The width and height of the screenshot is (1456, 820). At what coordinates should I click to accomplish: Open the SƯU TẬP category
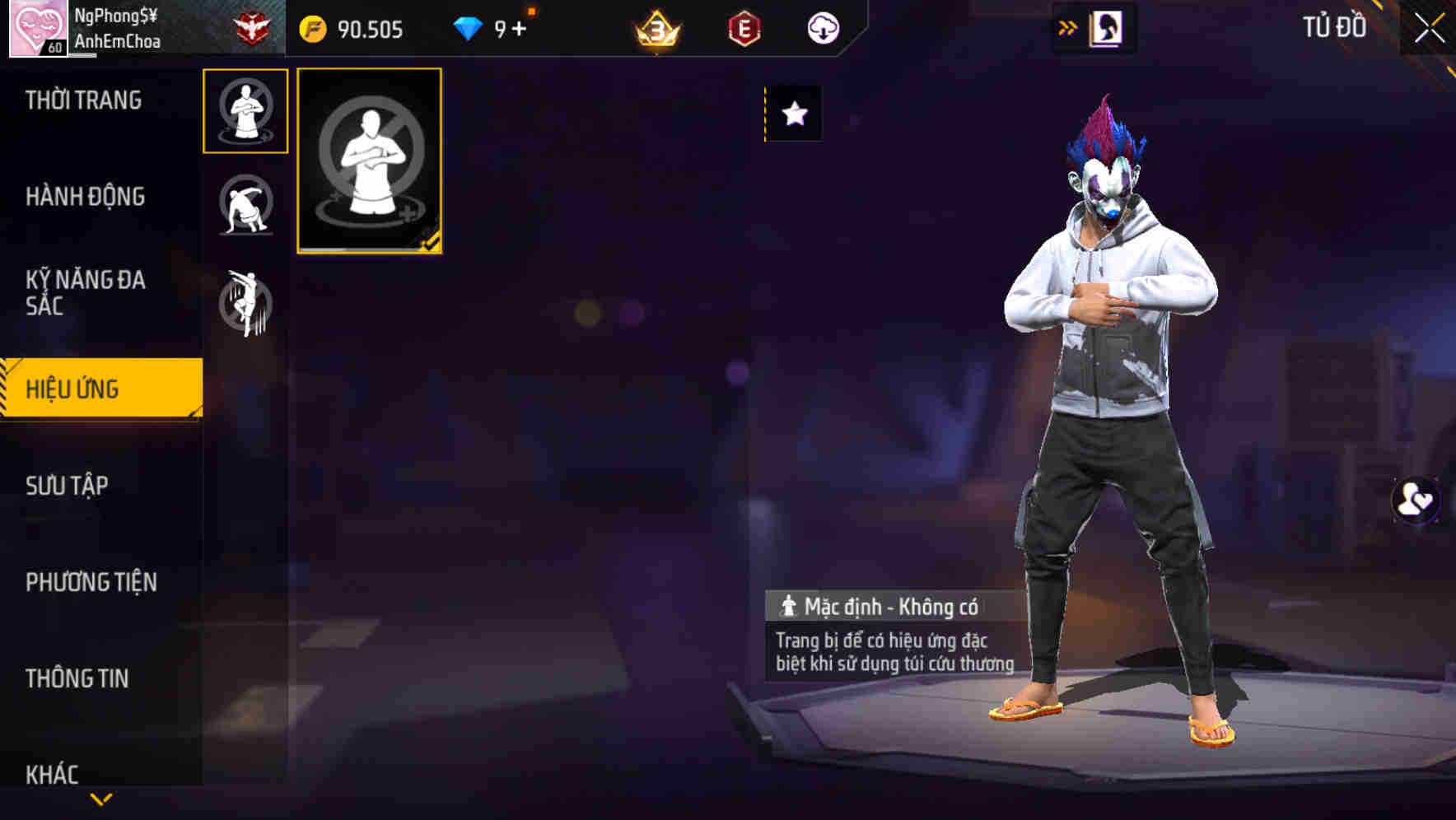[x=69, y=486]
